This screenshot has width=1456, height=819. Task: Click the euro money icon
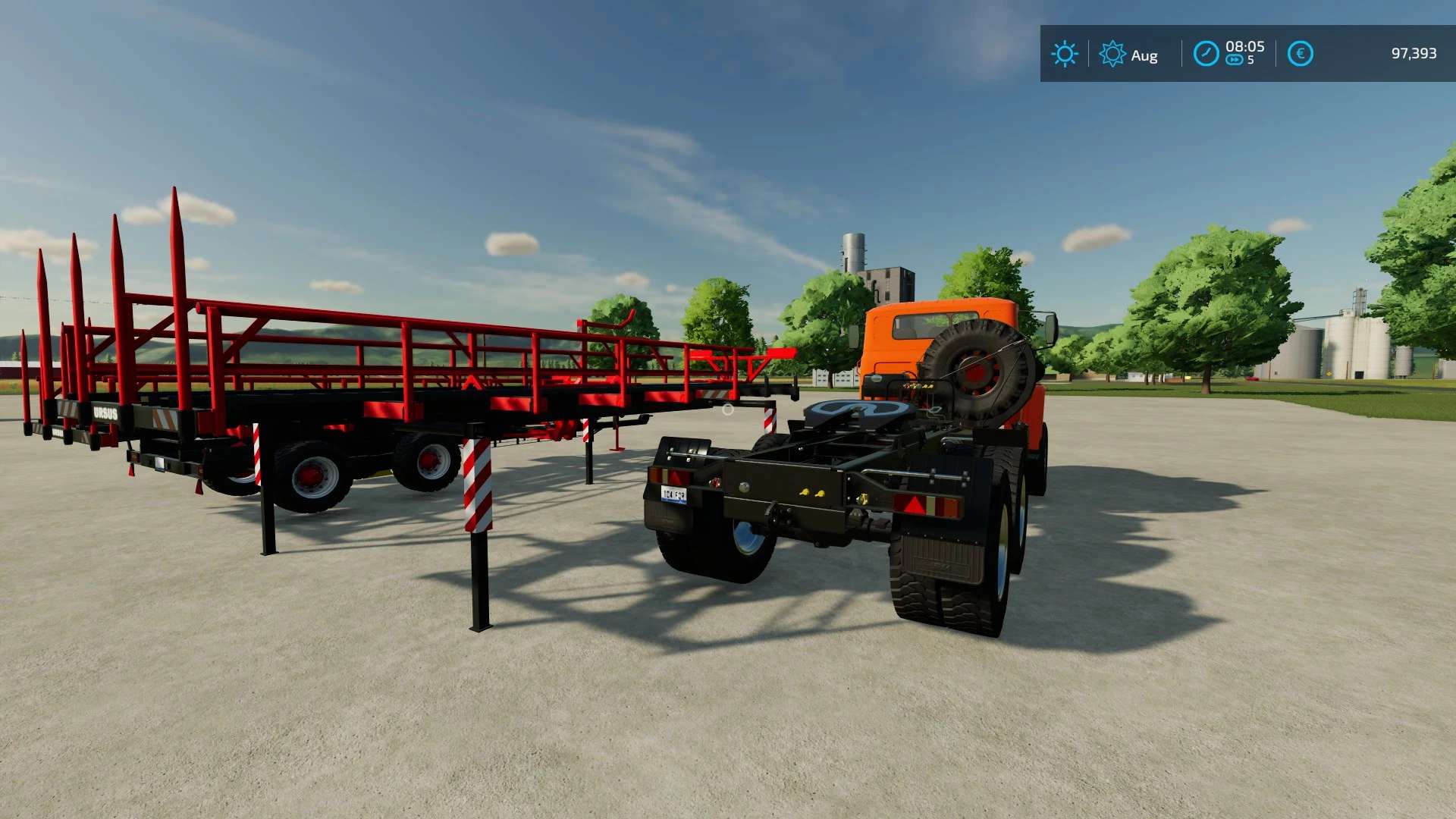tap(1300, 54)
